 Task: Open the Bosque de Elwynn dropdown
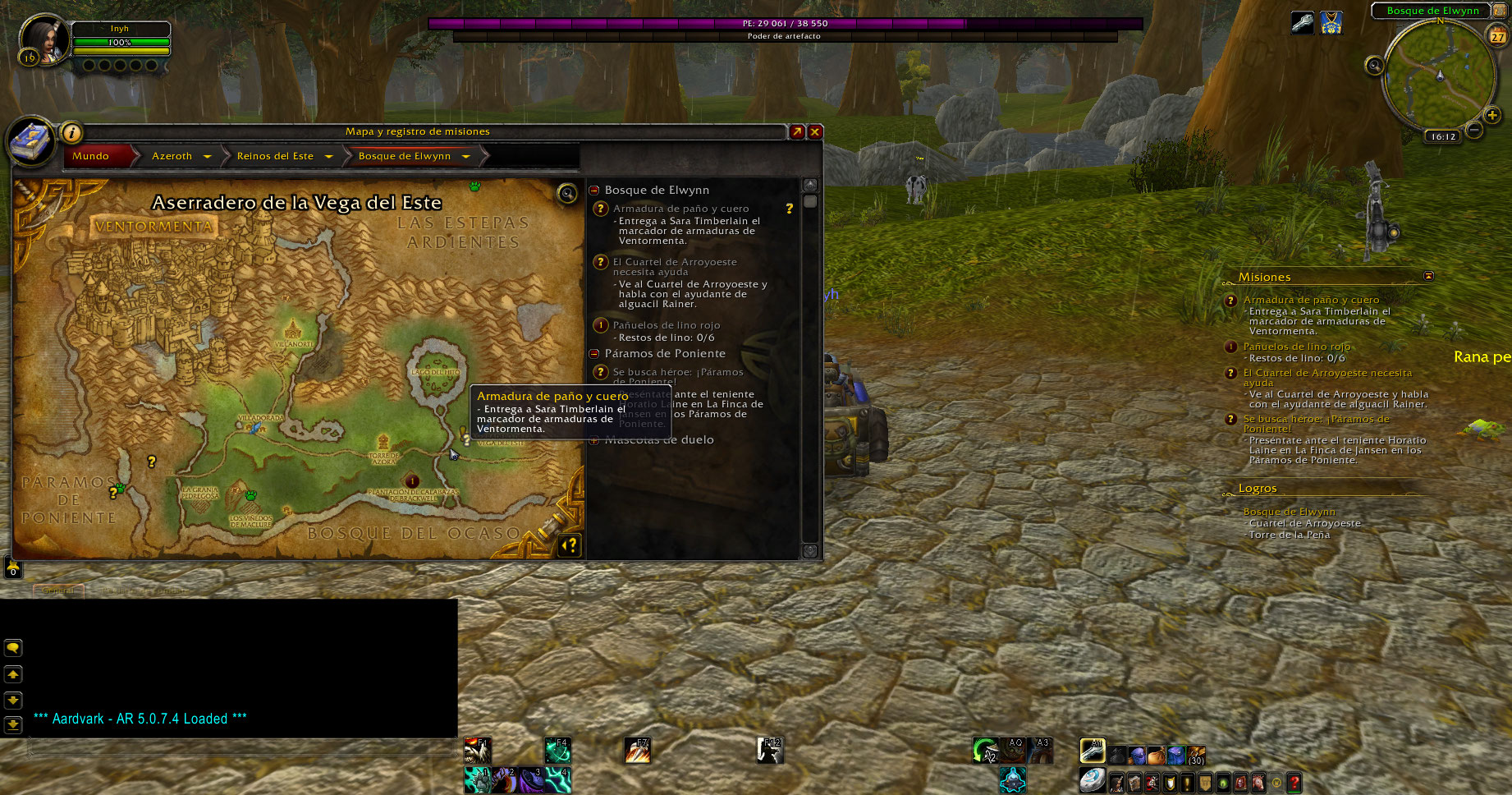pos(465,156)
